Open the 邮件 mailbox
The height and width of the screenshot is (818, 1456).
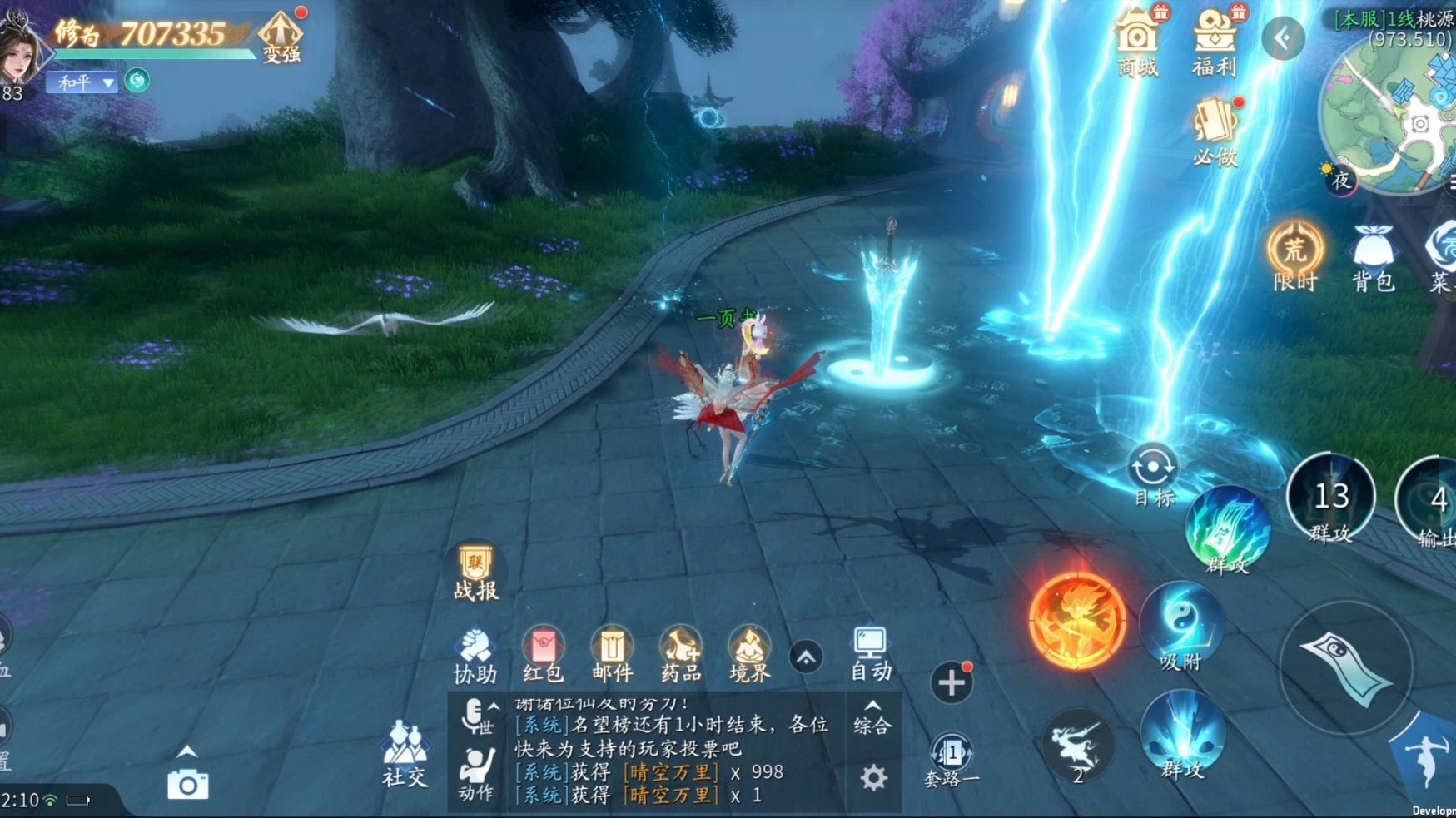click(x=612, y=655)
